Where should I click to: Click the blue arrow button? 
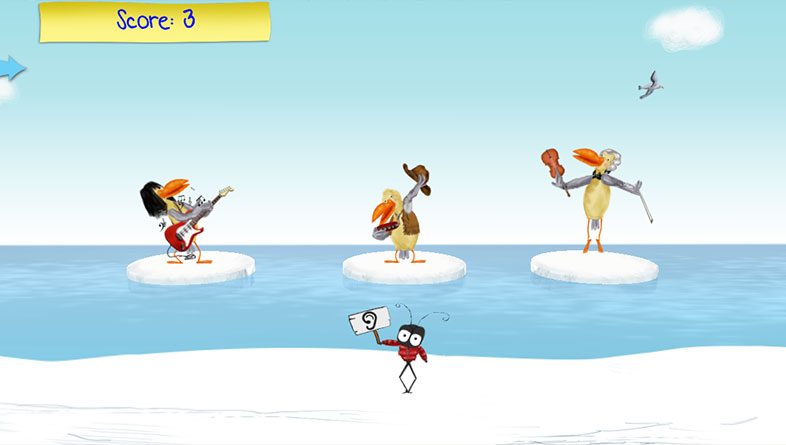click(12, 67)
